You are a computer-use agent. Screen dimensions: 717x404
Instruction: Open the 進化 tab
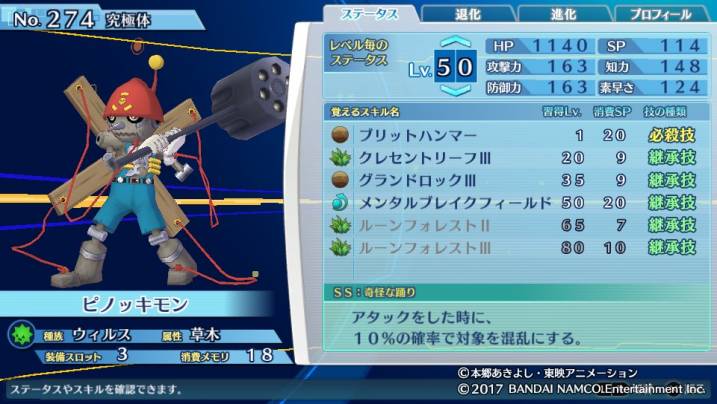click(x=562, y=14)
